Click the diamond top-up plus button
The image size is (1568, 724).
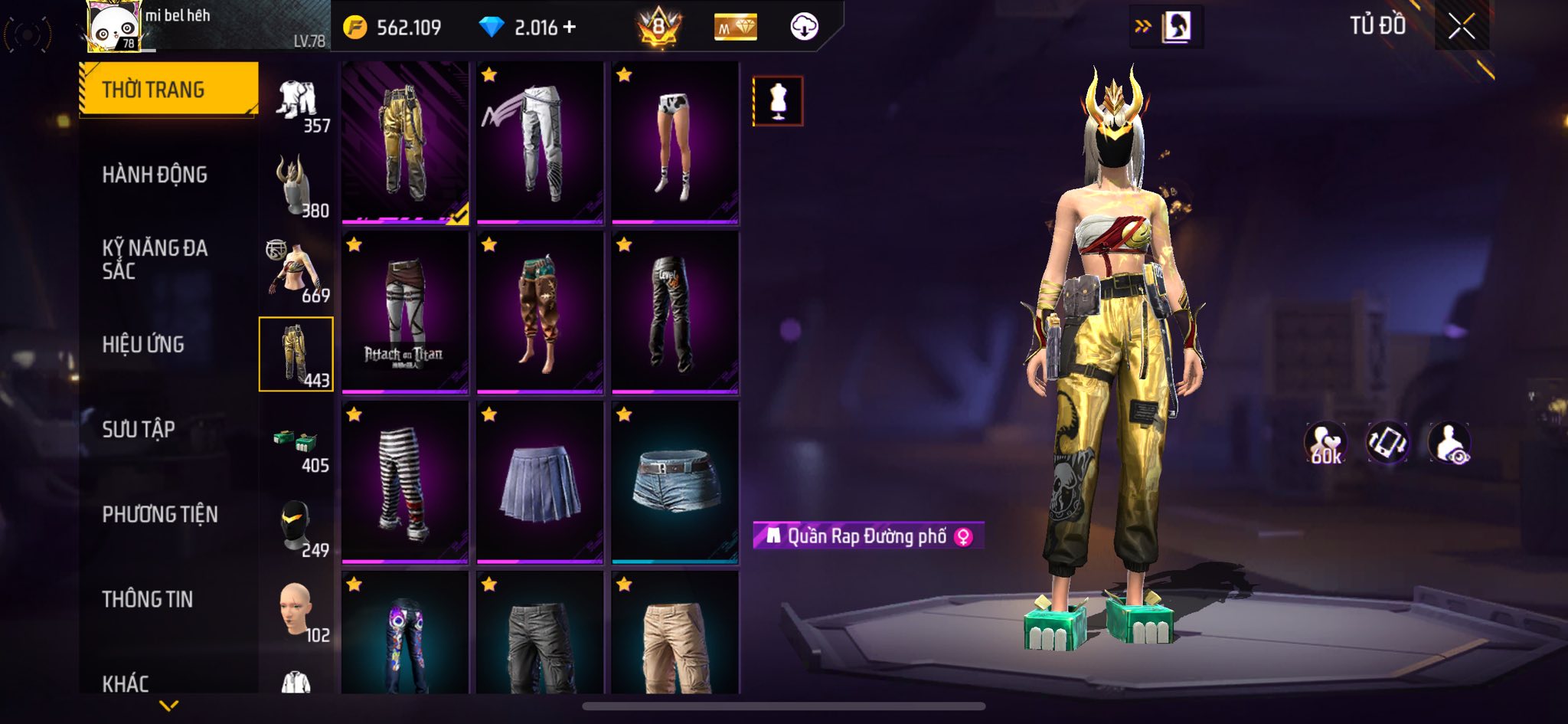pyautogui.click(x=569, y=28)
